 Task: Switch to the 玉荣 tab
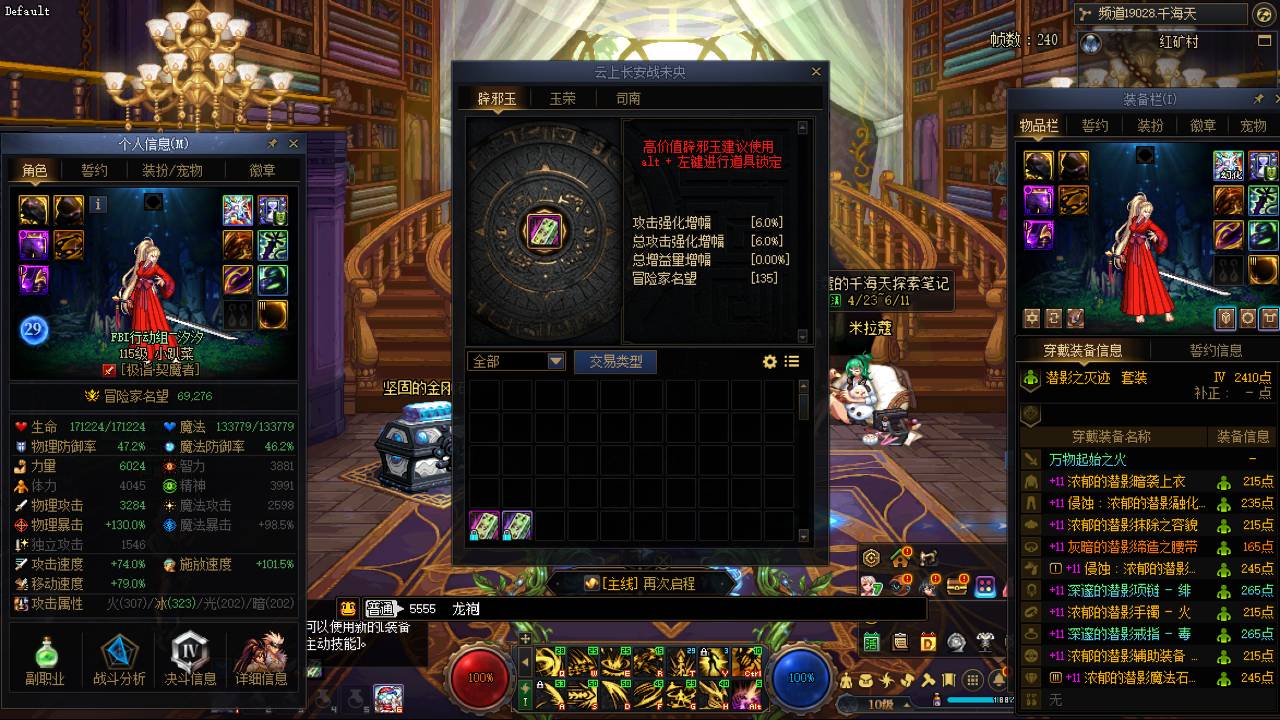click(x=563, y=98)
